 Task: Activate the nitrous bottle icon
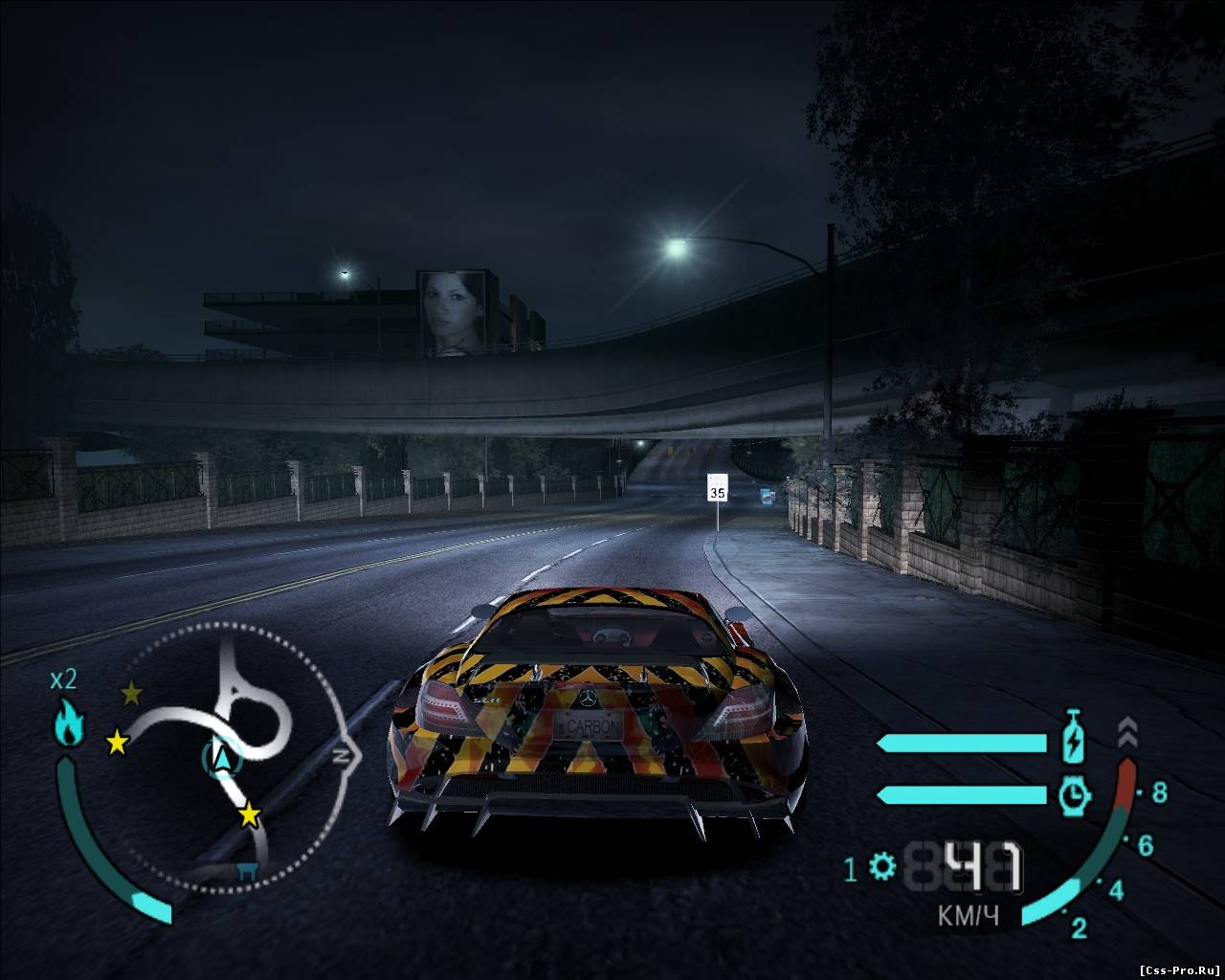tap(1073, 738)
